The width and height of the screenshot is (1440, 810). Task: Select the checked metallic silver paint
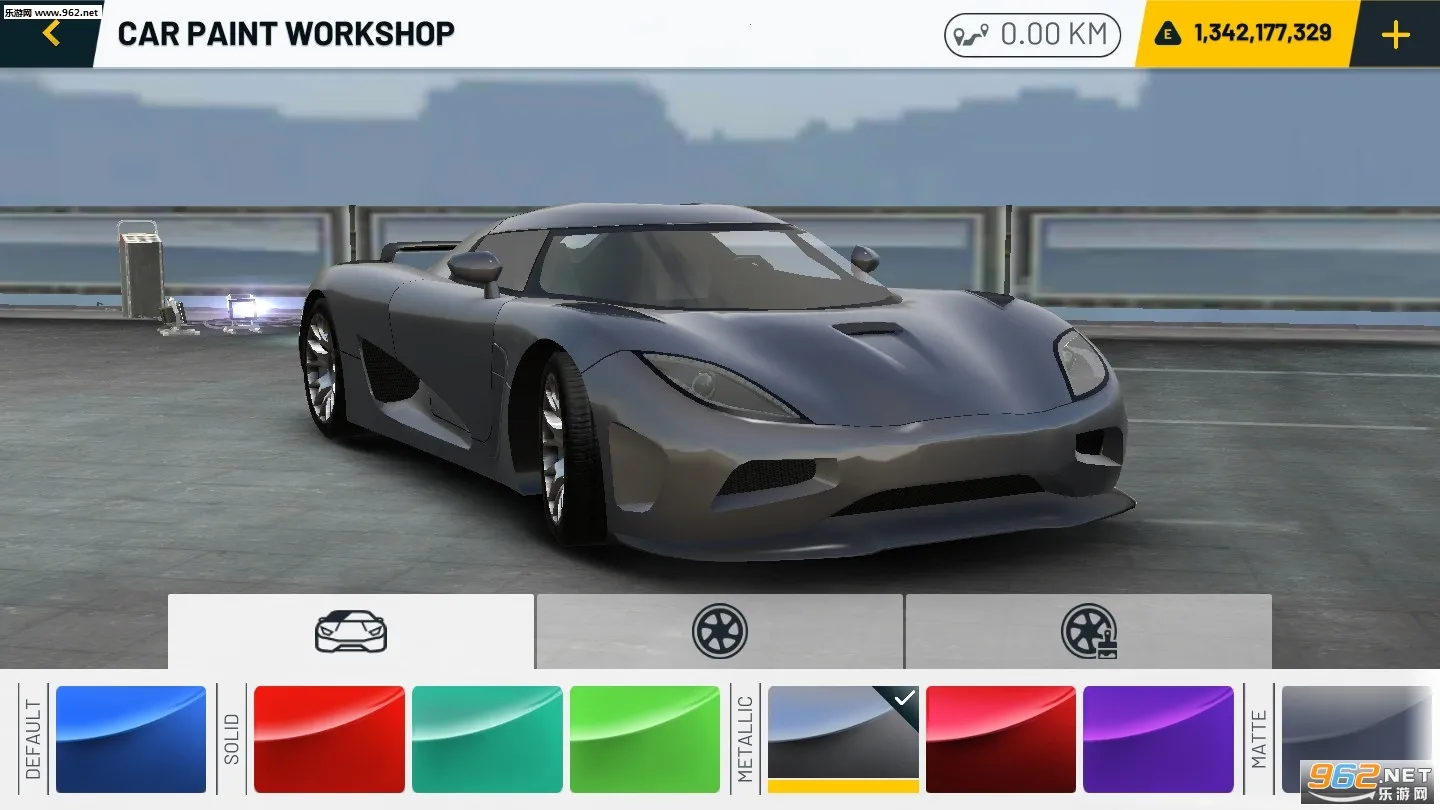point(841,738)
